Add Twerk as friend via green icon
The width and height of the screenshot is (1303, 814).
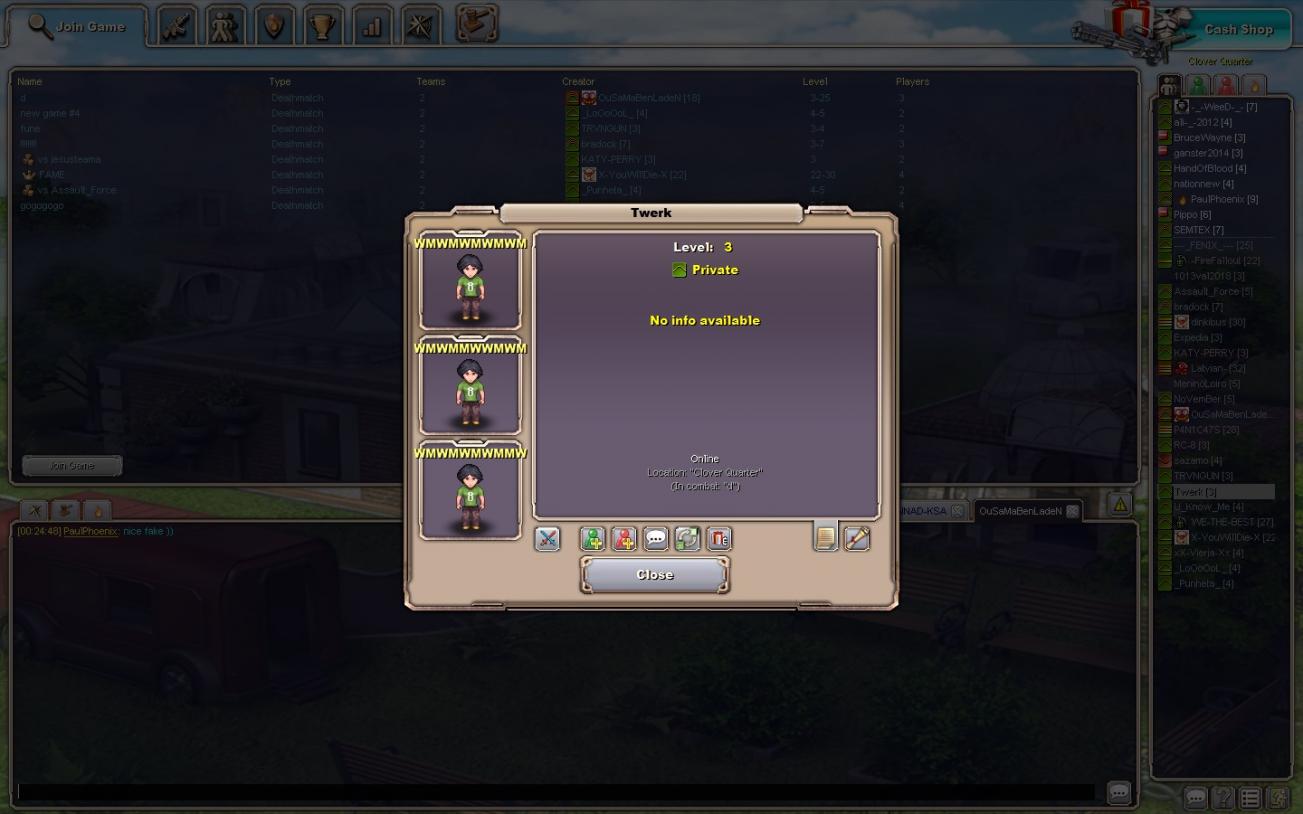[592, 539]
